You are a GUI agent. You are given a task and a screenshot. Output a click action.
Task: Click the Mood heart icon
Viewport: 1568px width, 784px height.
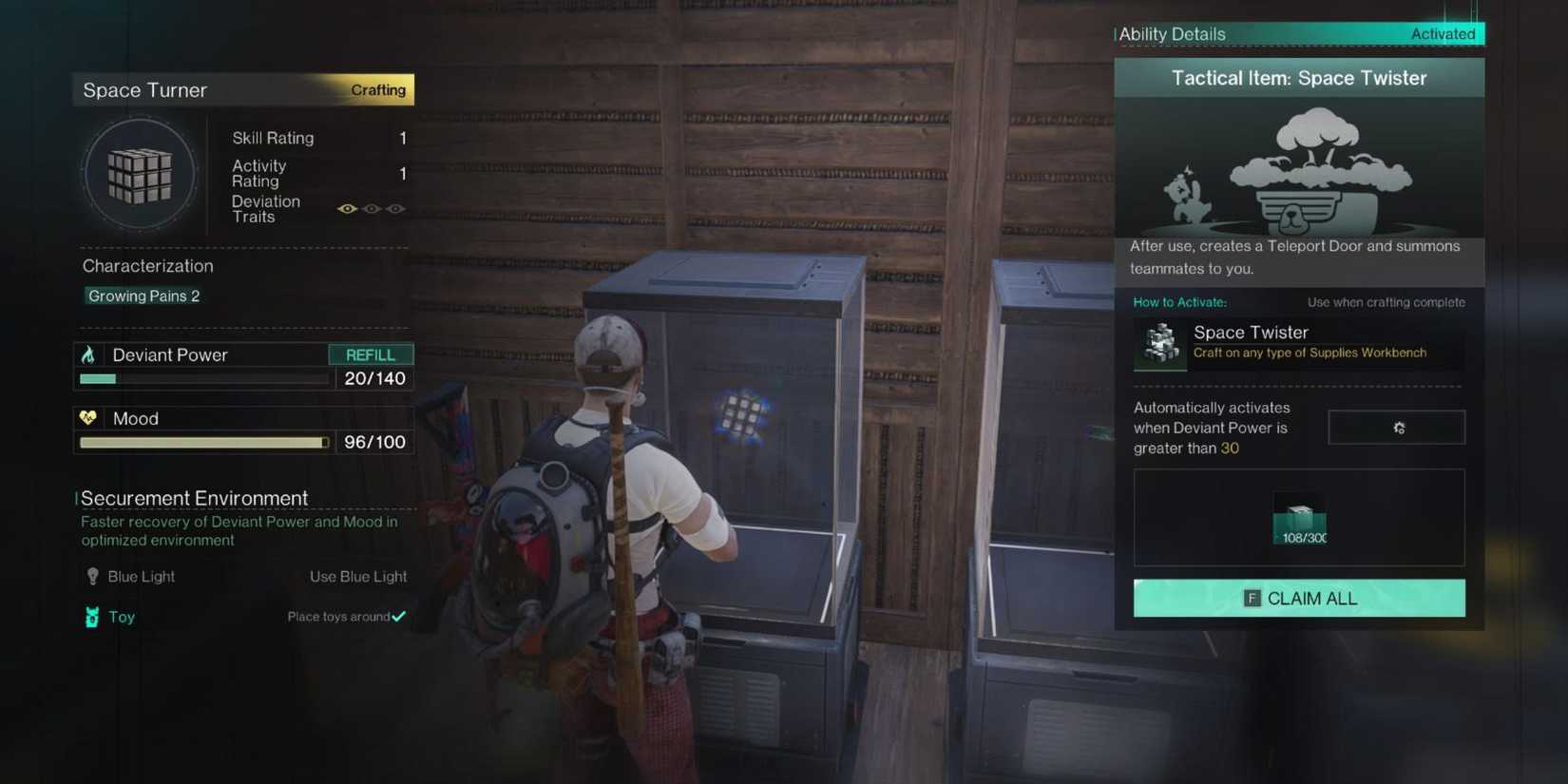click(89, 417)
